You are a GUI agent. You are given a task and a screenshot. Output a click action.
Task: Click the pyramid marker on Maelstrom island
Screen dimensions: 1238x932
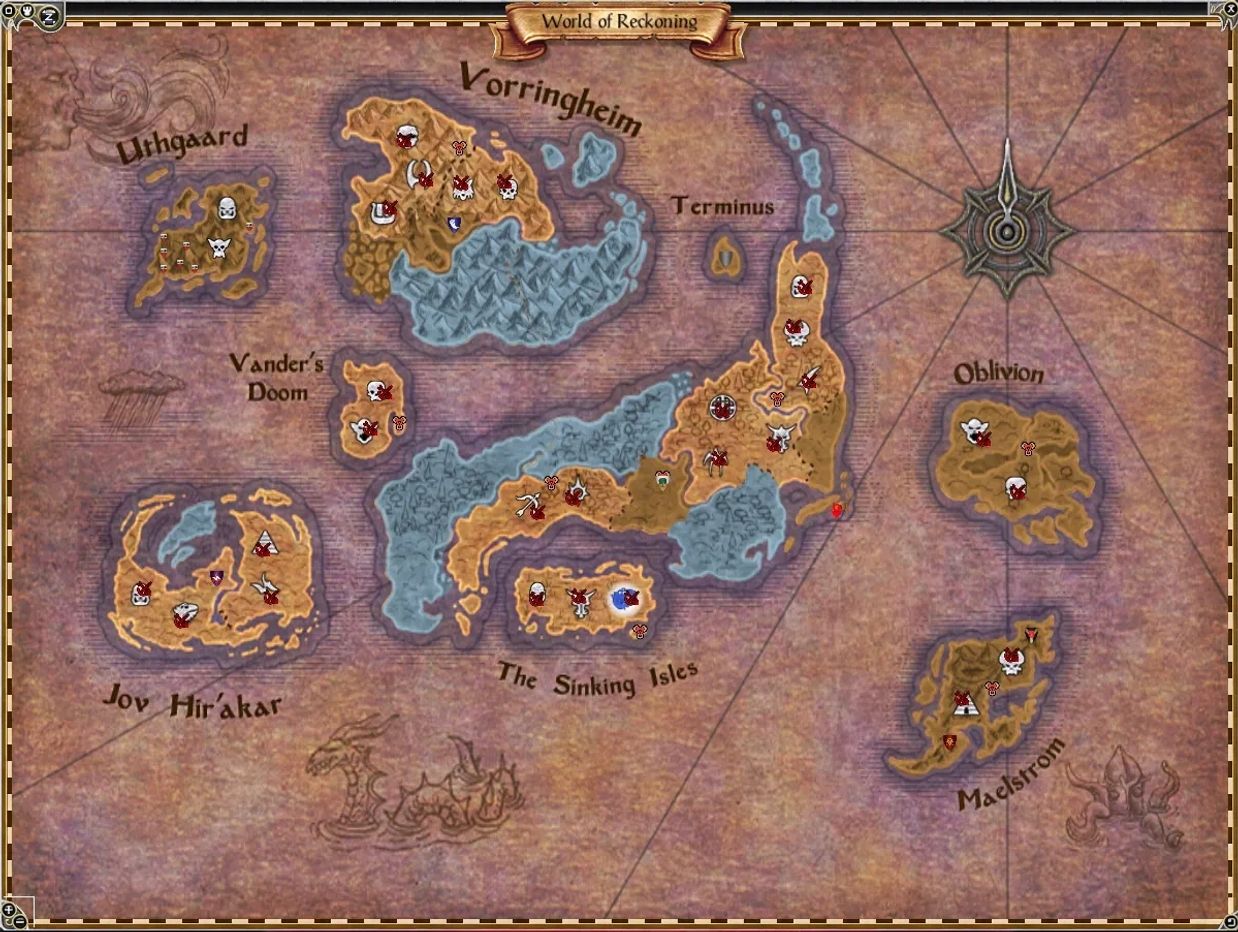click(965, 702)
